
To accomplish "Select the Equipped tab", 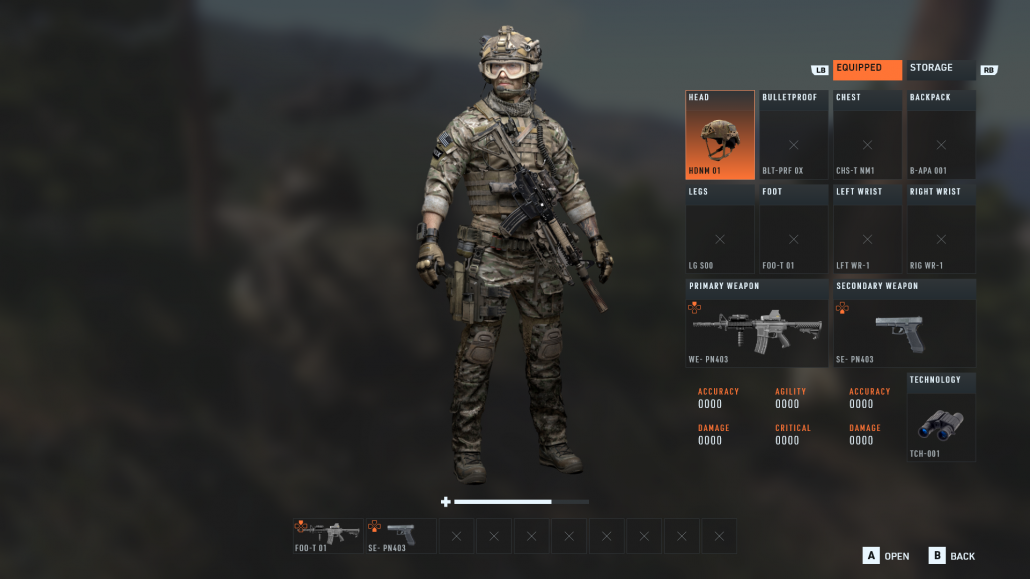I will [867, 69].
